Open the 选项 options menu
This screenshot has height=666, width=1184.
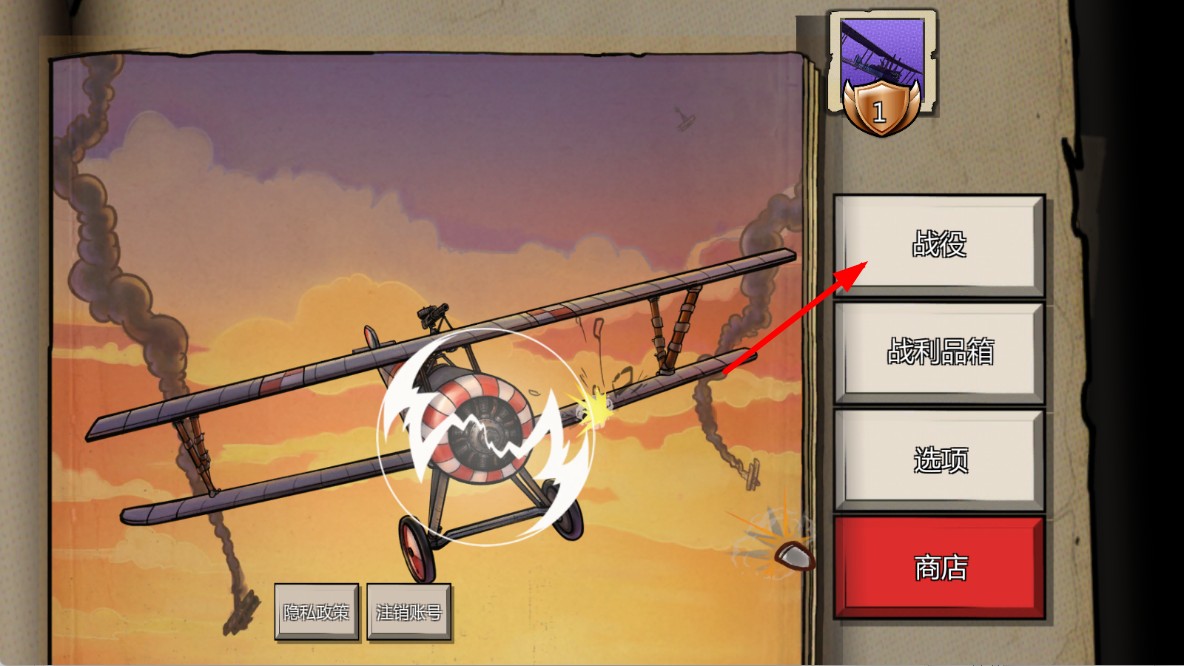pyautogui.click(x=939, y=460)
